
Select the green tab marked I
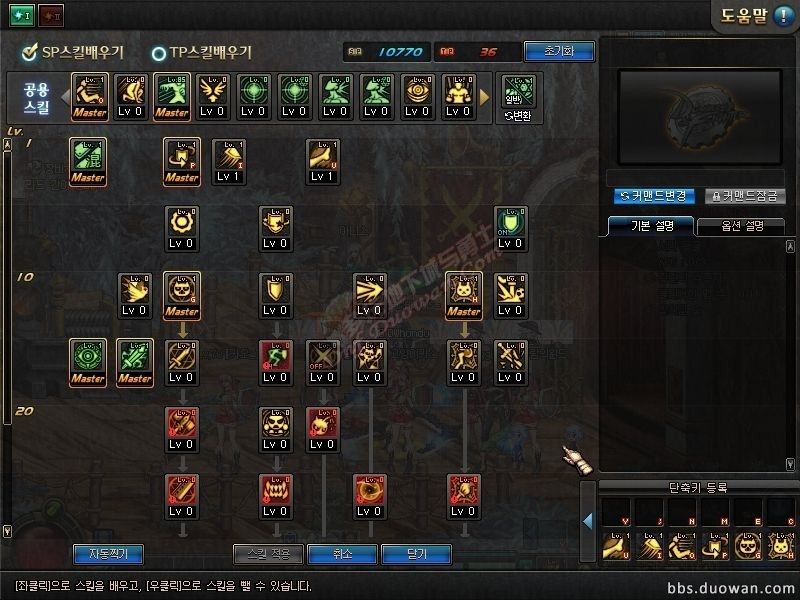[x=22, y=16]
